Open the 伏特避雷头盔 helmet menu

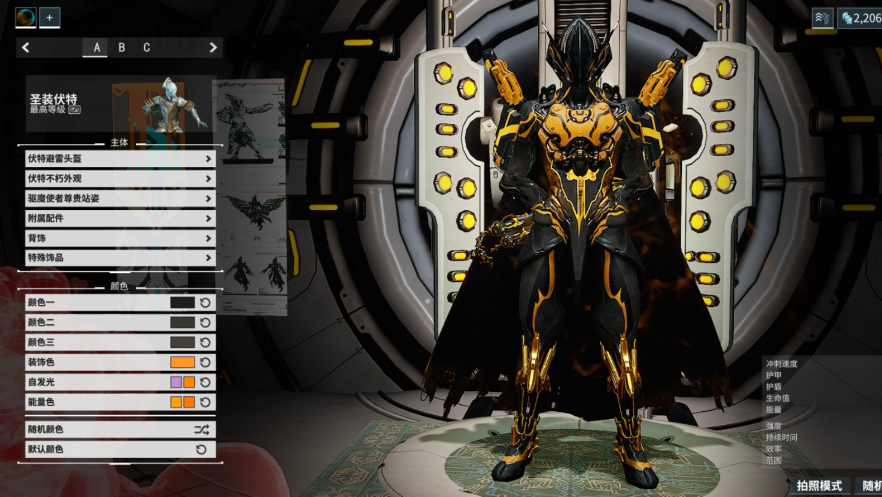click(x=119, y=158)
